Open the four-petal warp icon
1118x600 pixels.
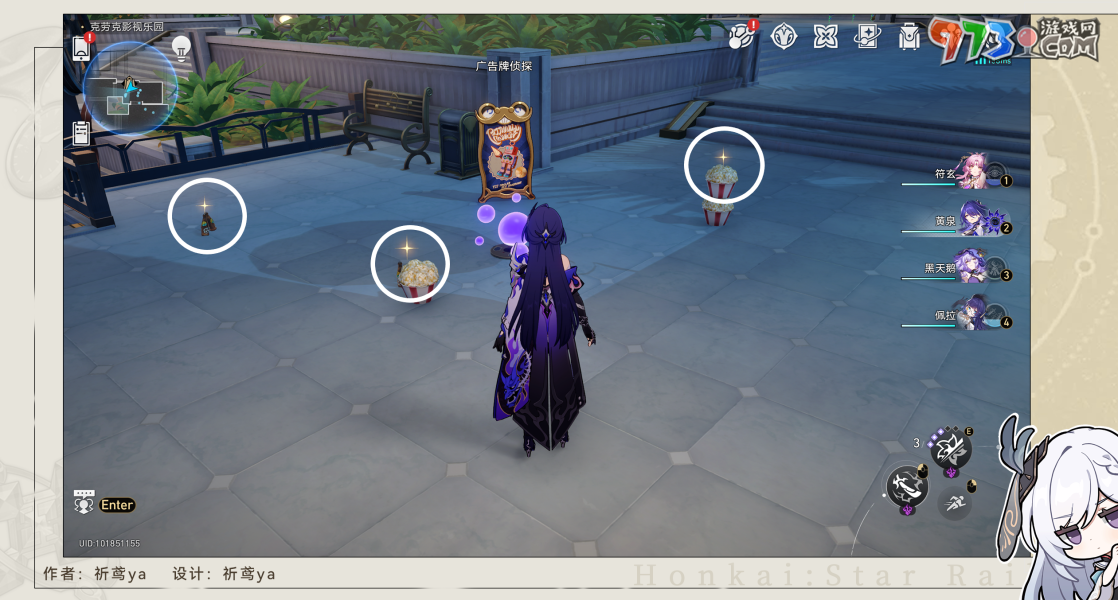[x=825, y=37]
